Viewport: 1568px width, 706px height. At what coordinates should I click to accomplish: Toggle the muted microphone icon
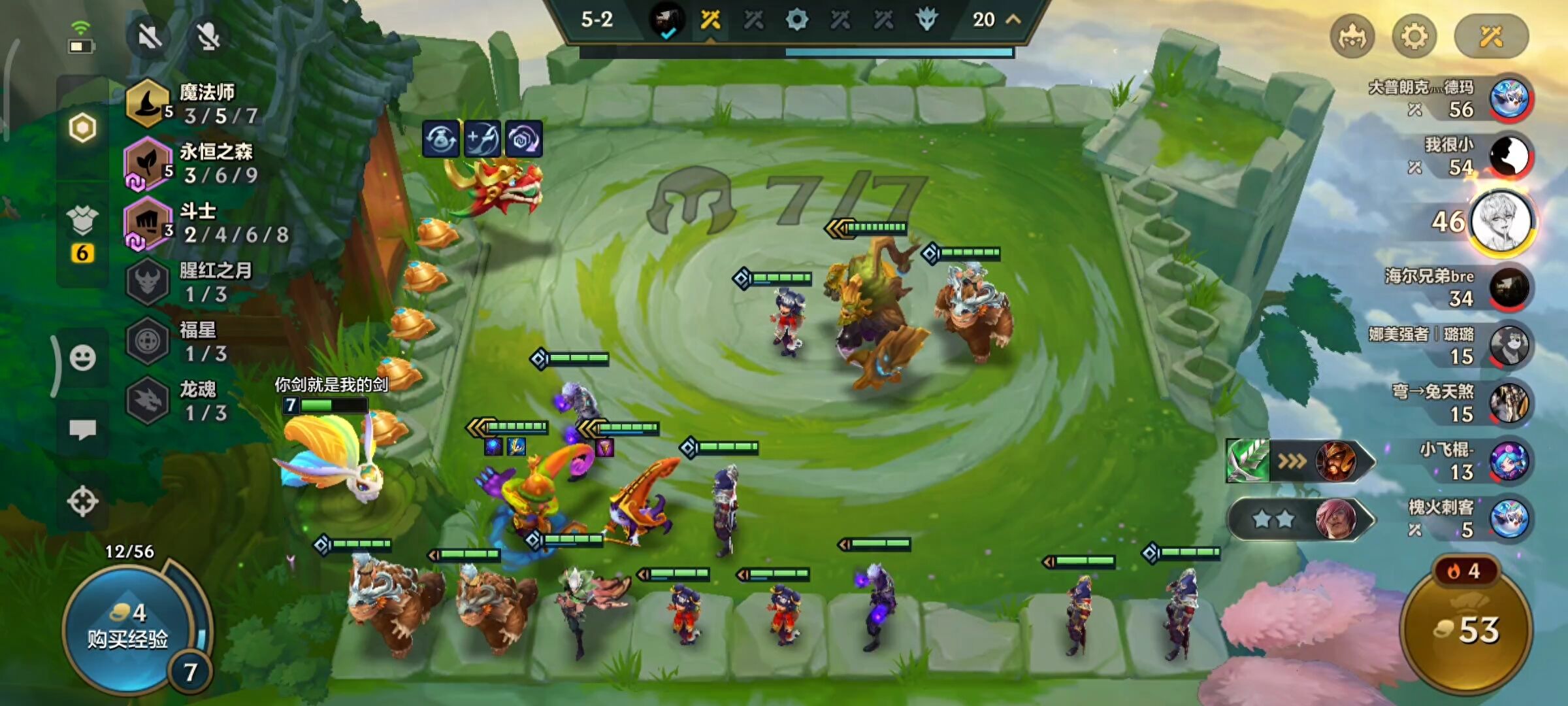pos(208,37)
